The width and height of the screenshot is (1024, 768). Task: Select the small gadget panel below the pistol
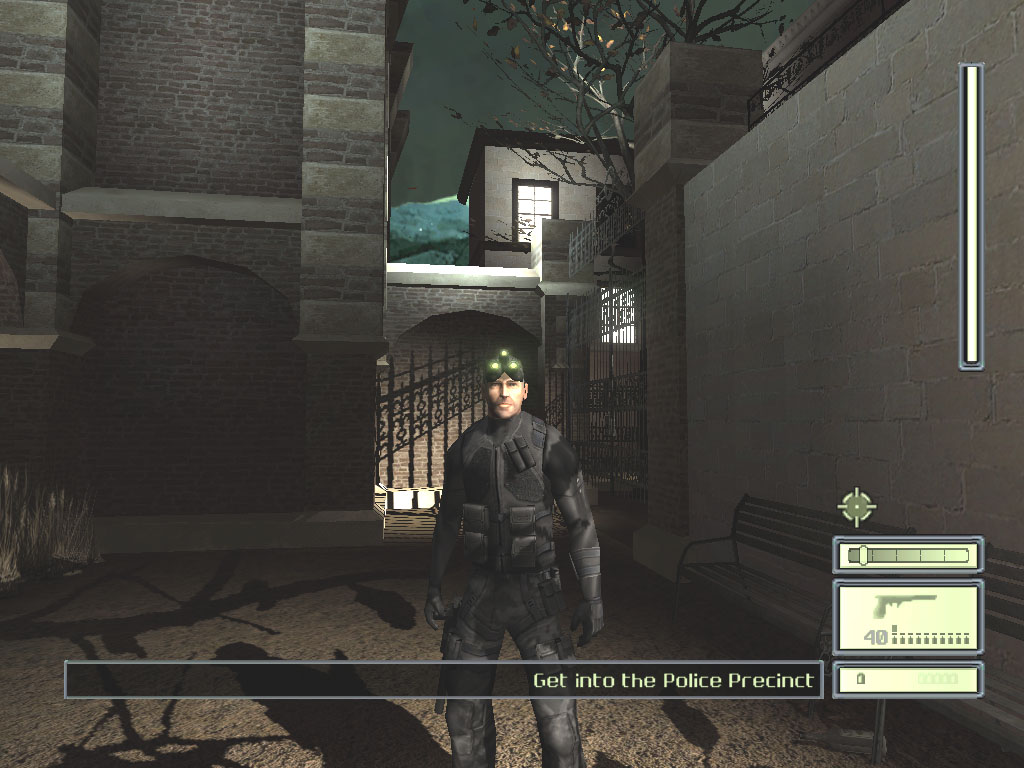907,680
